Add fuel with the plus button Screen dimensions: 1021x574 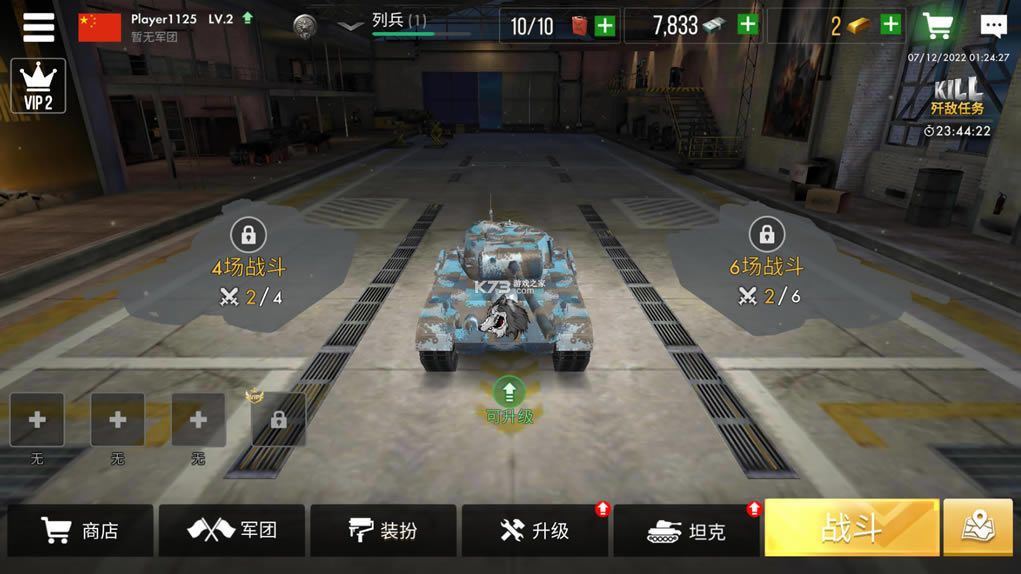click(605, 26)
